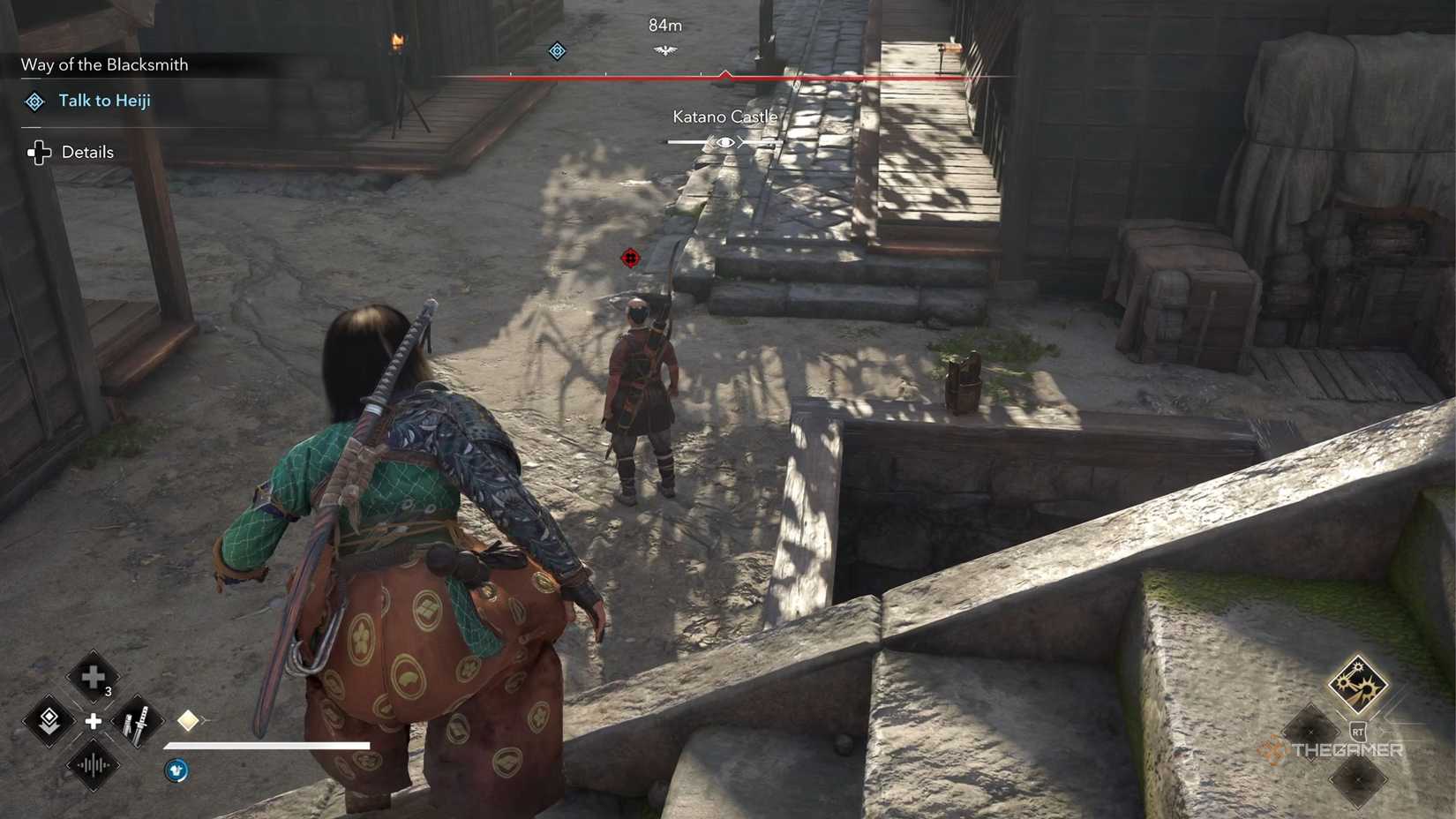This screenshot has height=819, width=1456.
Task: Select the red enemy target marker above the NPC
Action: click(x=630, y=259)
